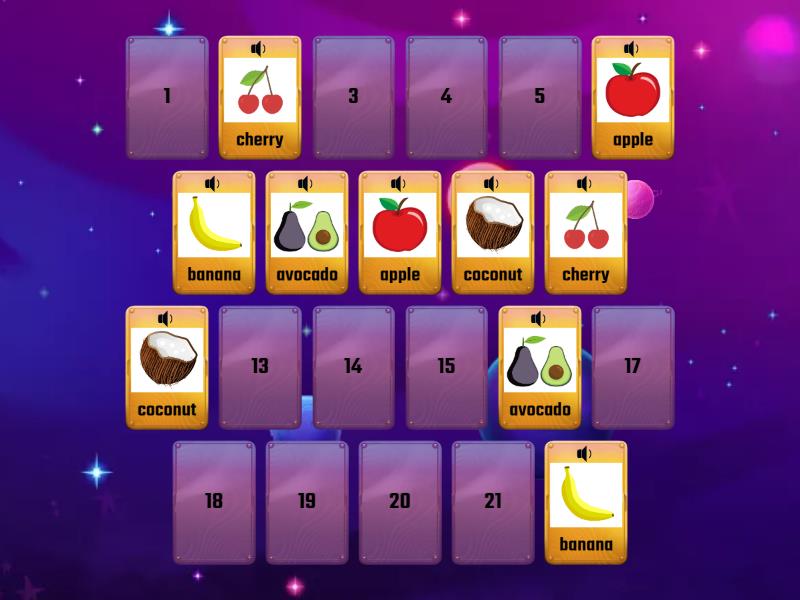The width and height of the screenshot is (800, 600).
Task: Select the card labeled 20
Action: click(400, 502)
